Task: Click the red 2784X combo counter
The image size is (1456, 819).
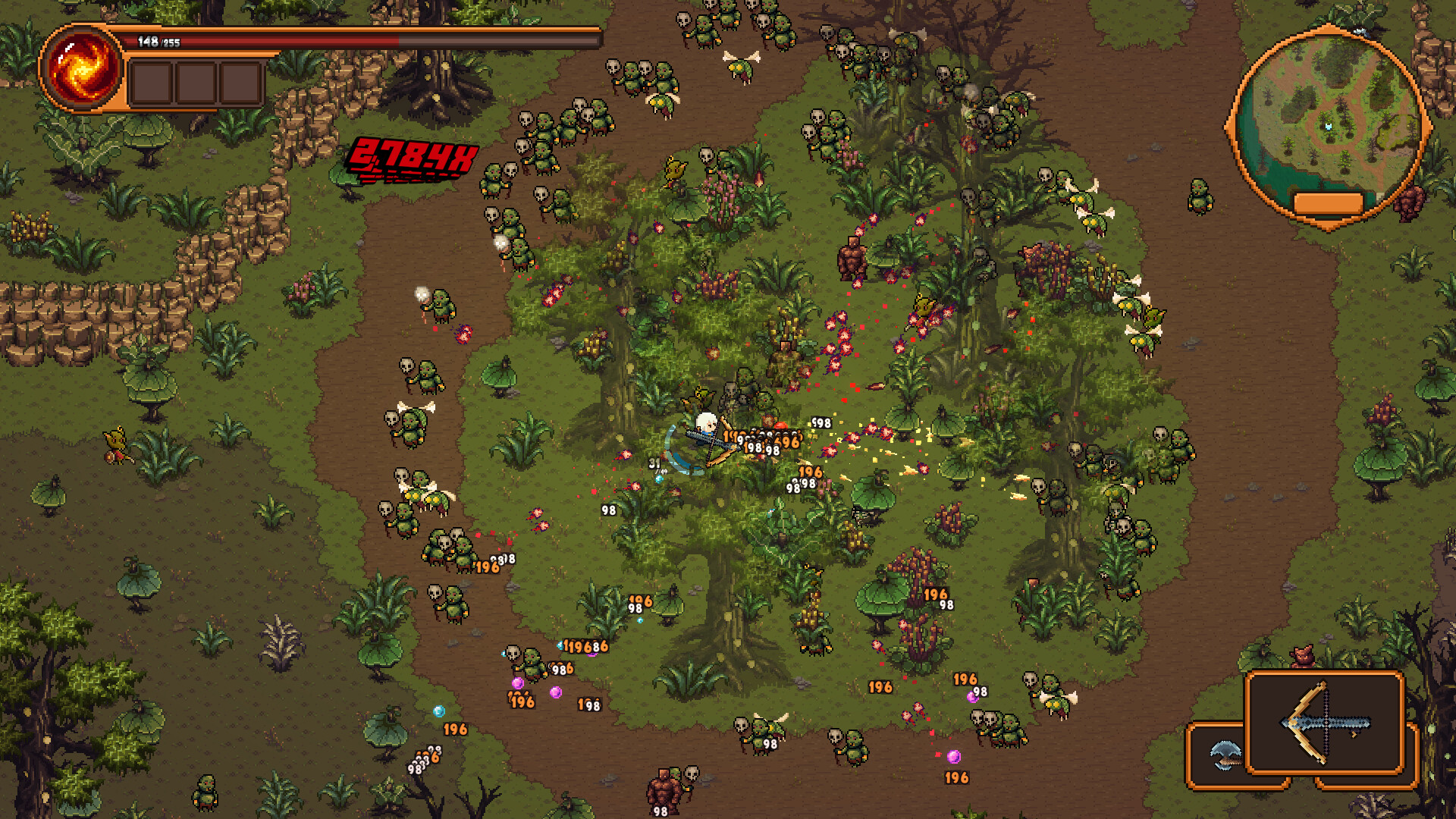Action: (x=412, y=157)
